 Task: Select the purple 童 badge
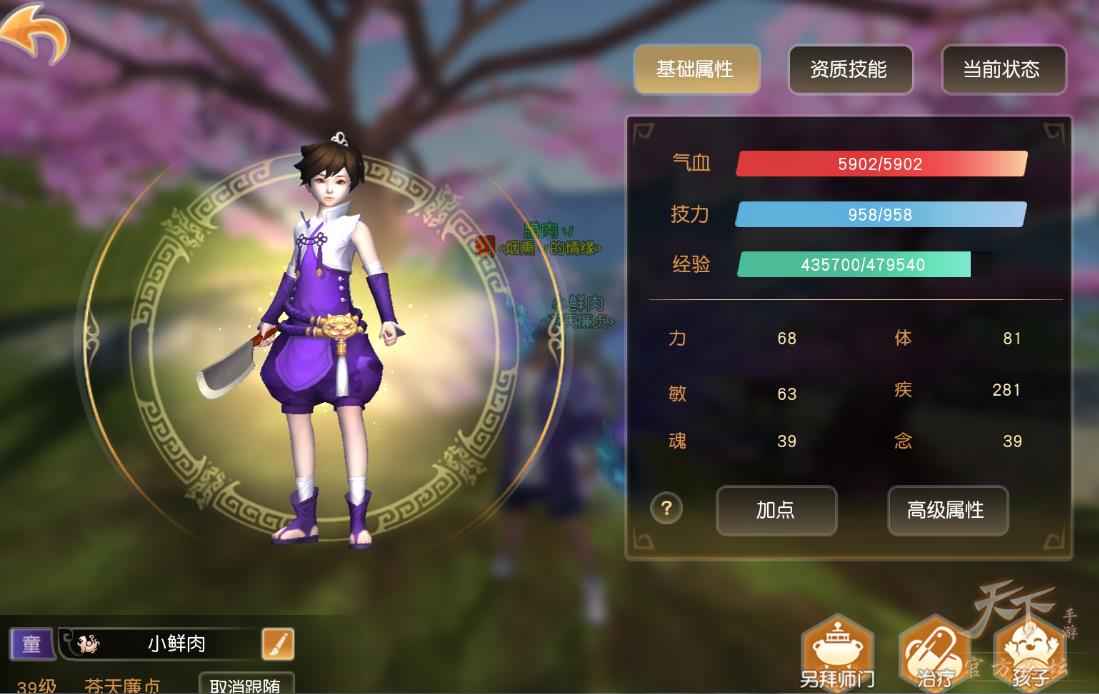click(32, 644)
